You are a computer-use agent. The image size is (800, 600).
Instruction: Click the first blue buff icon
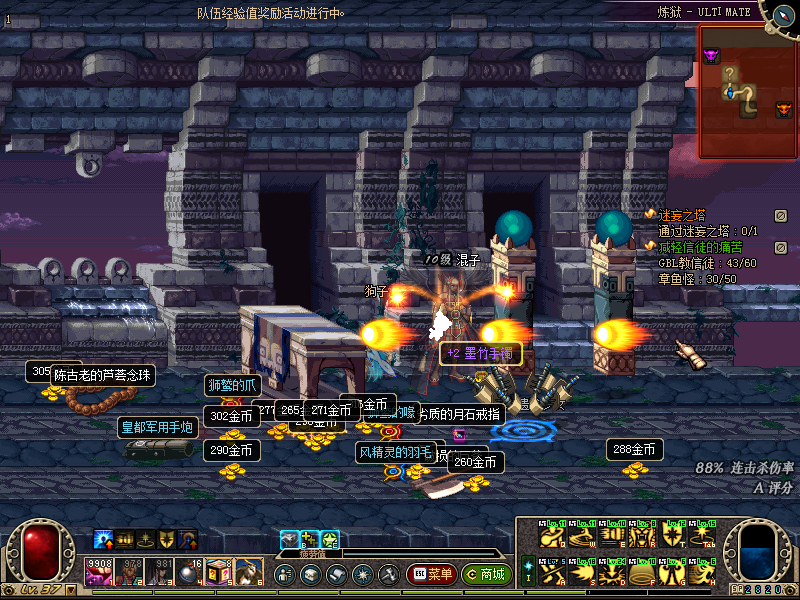click(x=103, y=540)
